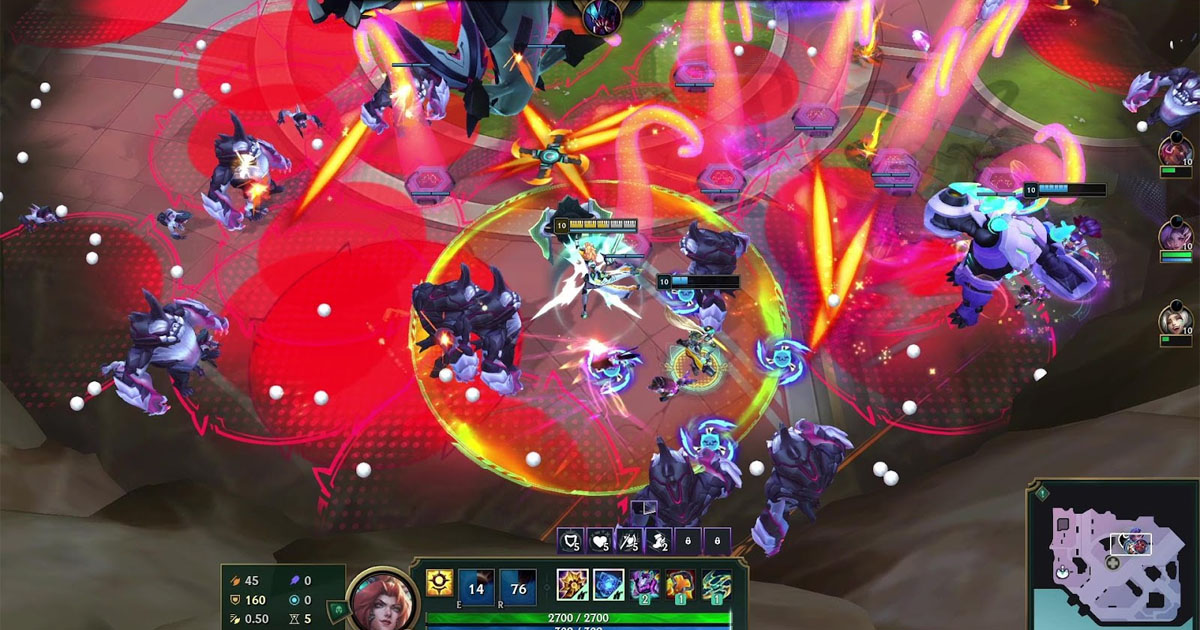Select the orange armor icon marked 1
1200x630 pixels.
click(x=681, y=585)
